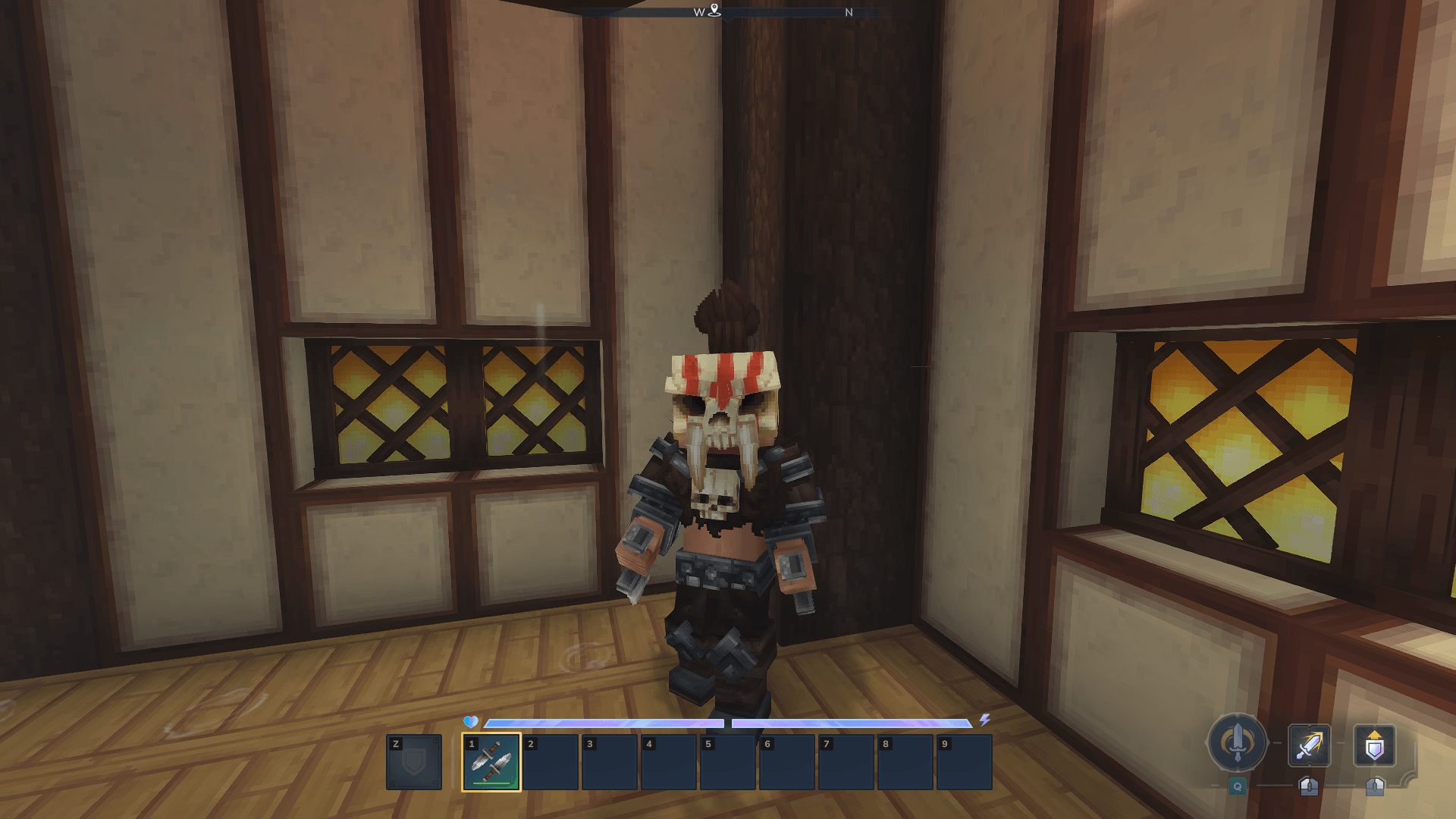Image resolution: width=1456 pixels, height=819 pixels.
Task: Trigger the shield with upward arrow ability
Action: tap(1374, 745)
